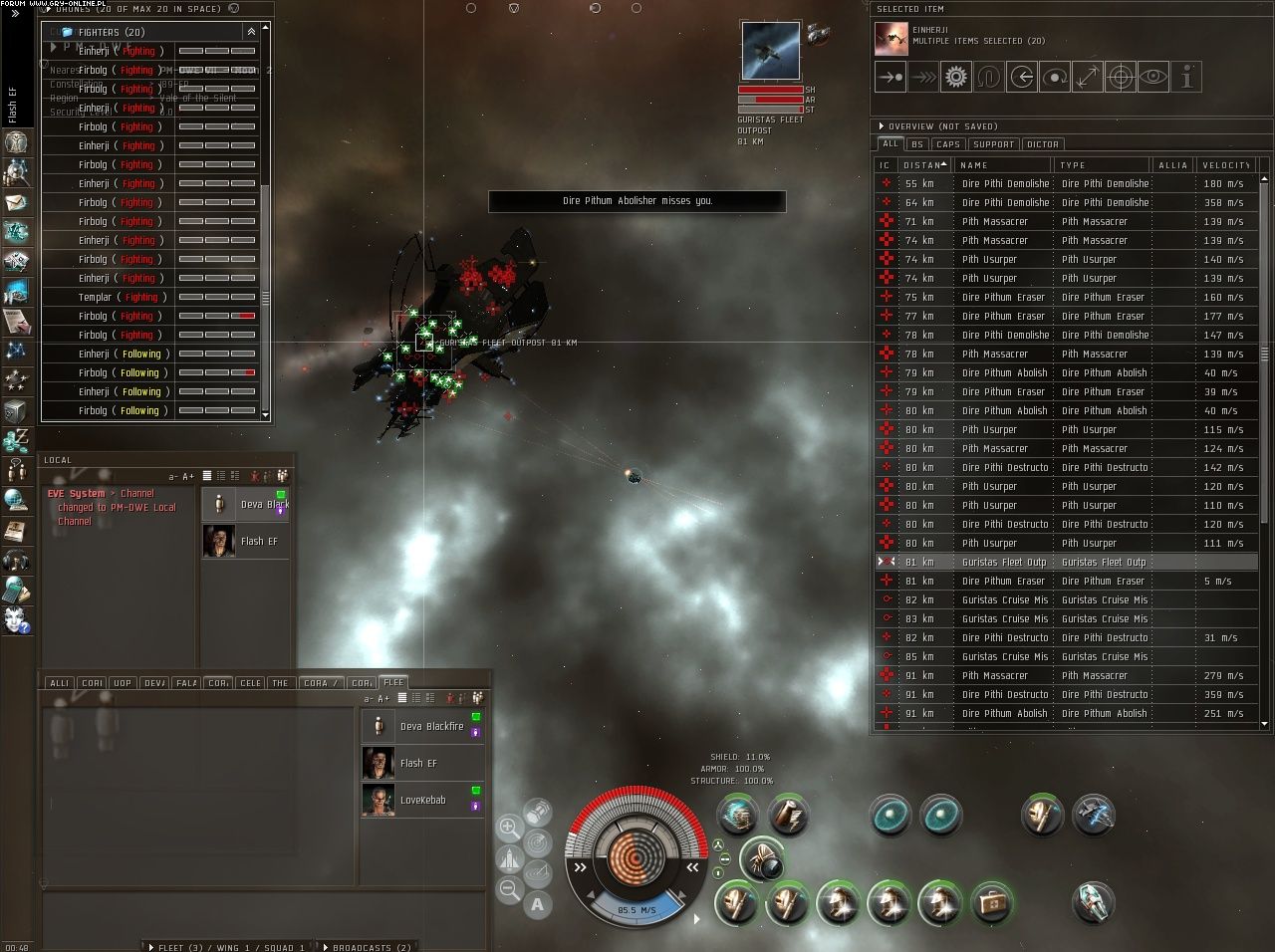Click the Approach arrow-and-dot button
This screenshot has height=952, width=1275.
click(x=890, y=77)
